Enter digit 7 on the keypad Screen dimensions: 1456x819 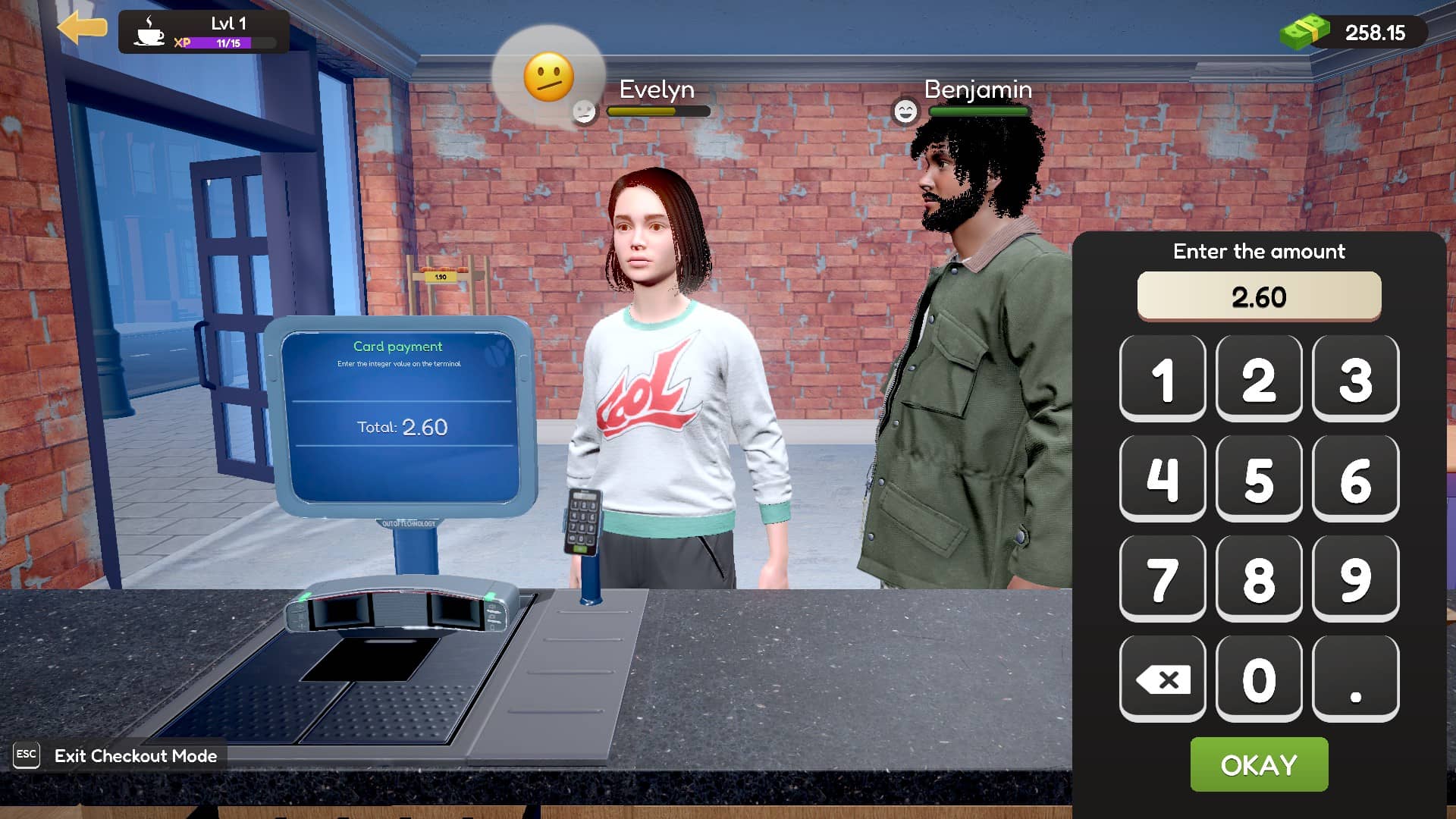click(x=1163, y=579)
